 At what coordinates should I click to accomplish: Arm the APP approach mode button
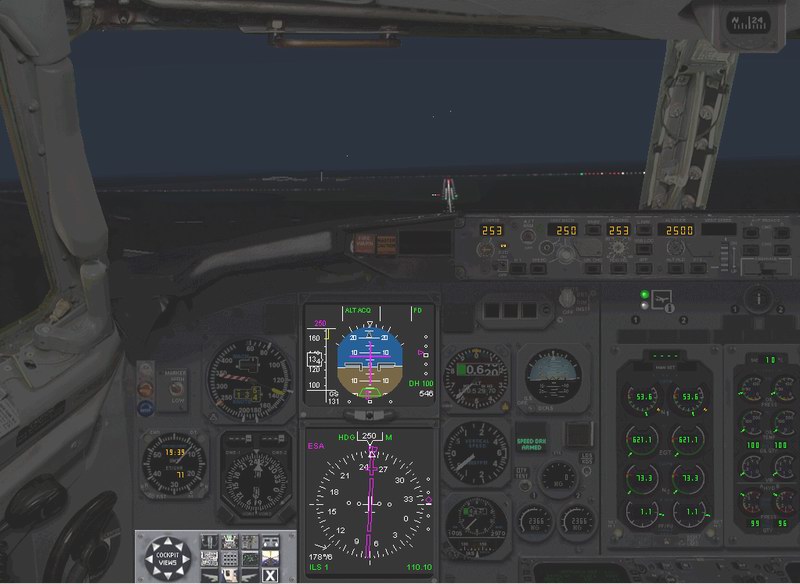click(646, 268)
